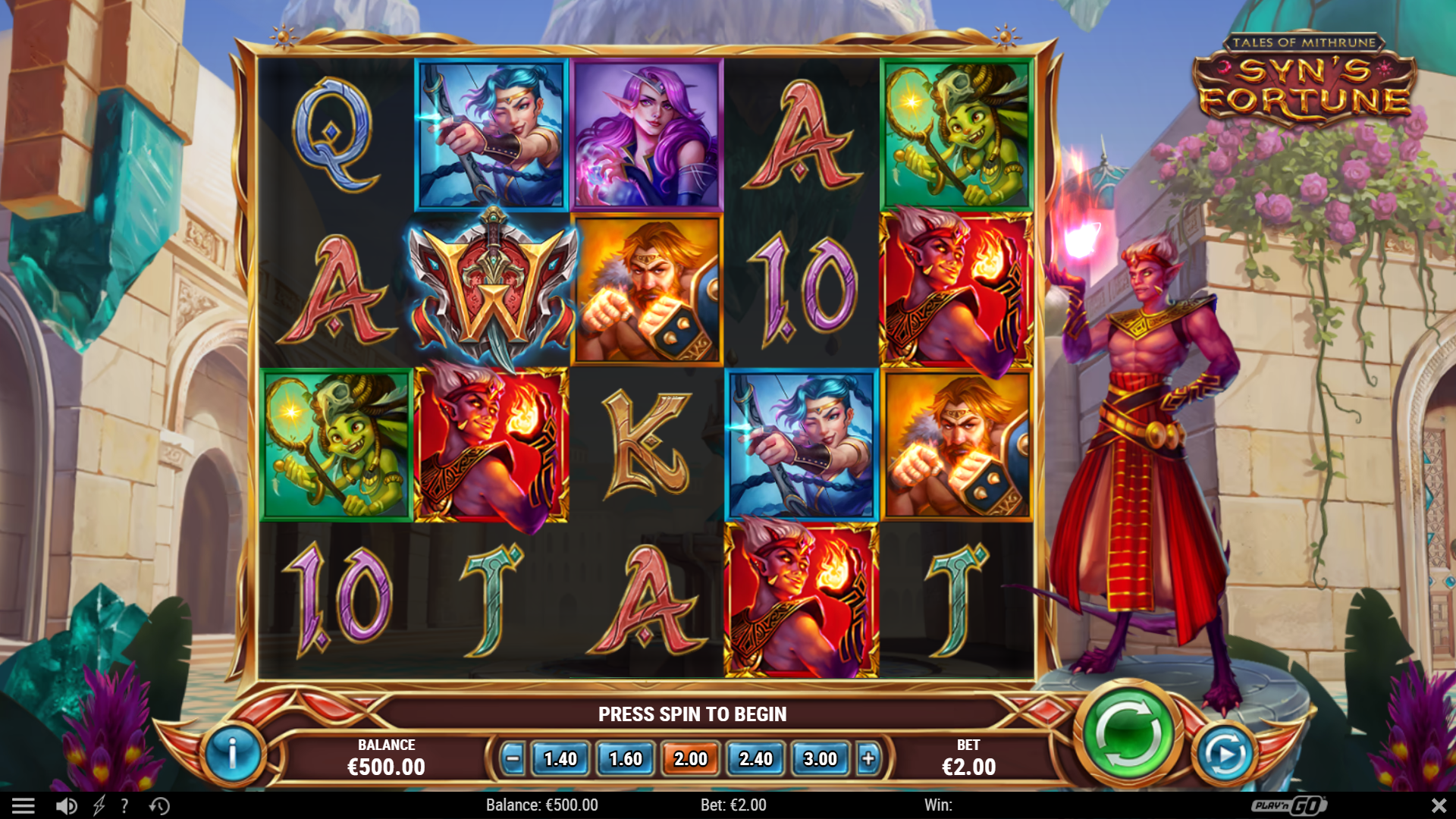Open the help section question mark
Screen dimensions: 1456x819
click(124, 805)
